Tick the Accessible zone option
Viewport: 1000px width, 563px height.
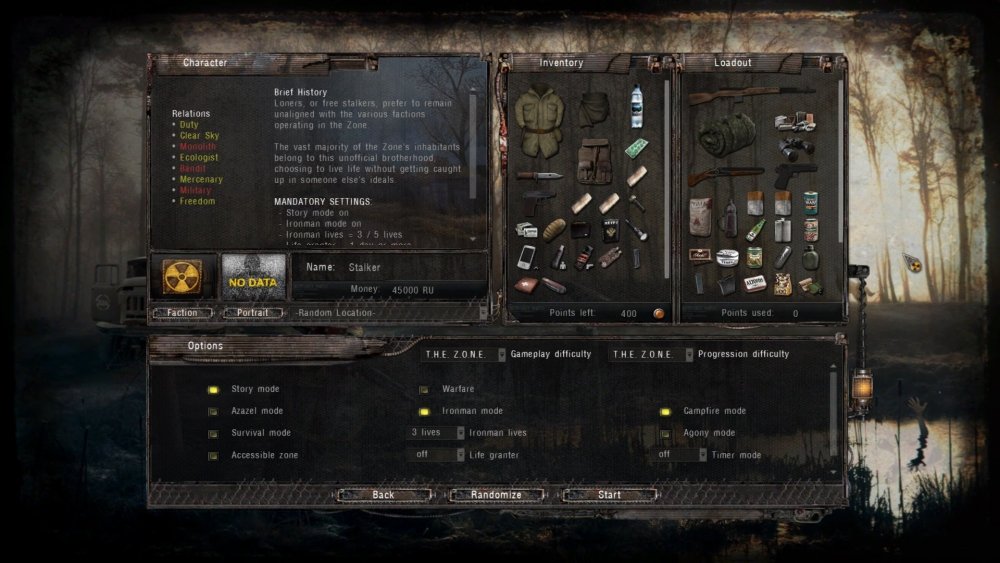coord(213,455)
